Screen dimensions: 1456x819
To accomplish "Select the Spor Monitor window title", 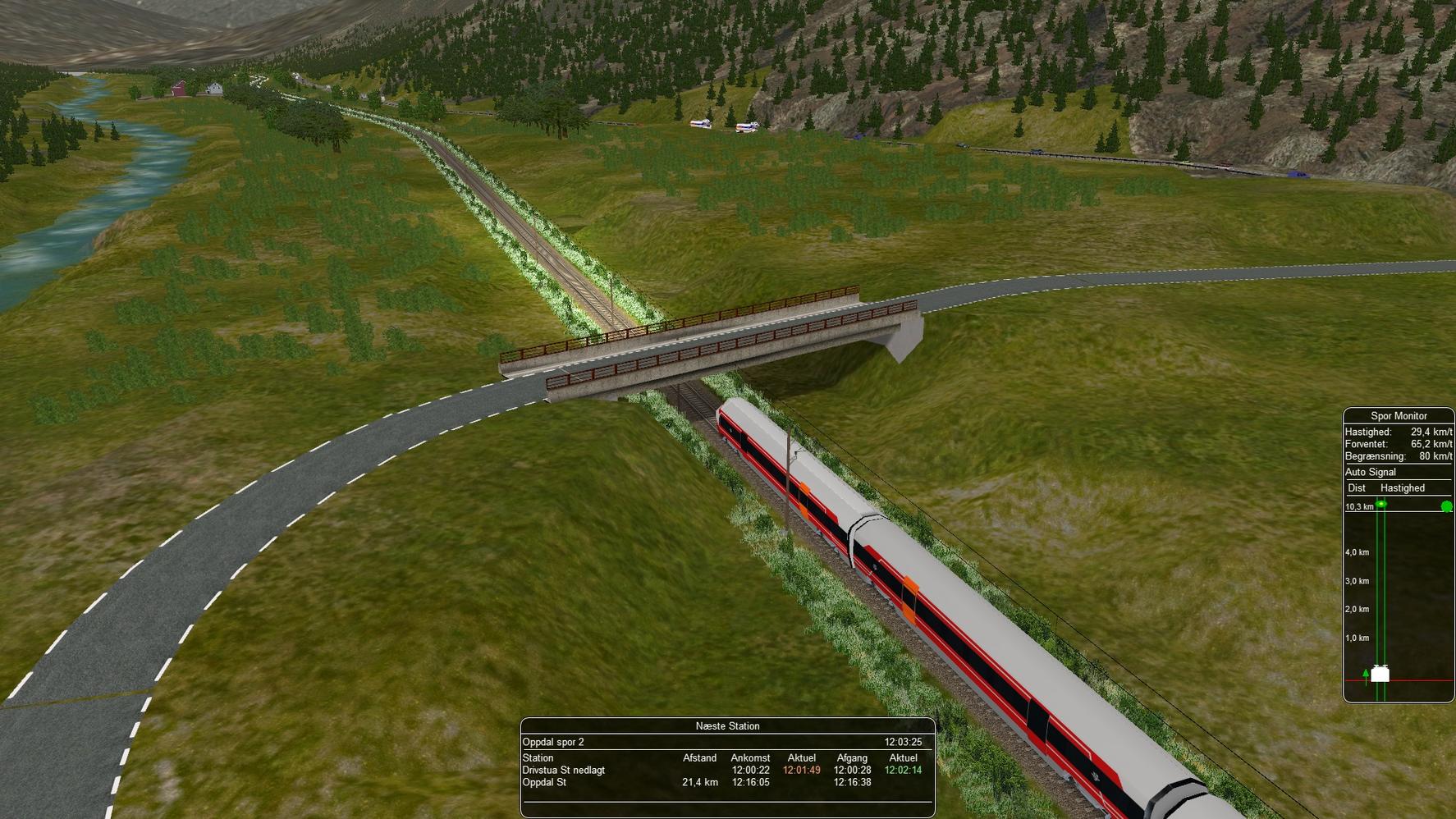I will click(1399, 416).
